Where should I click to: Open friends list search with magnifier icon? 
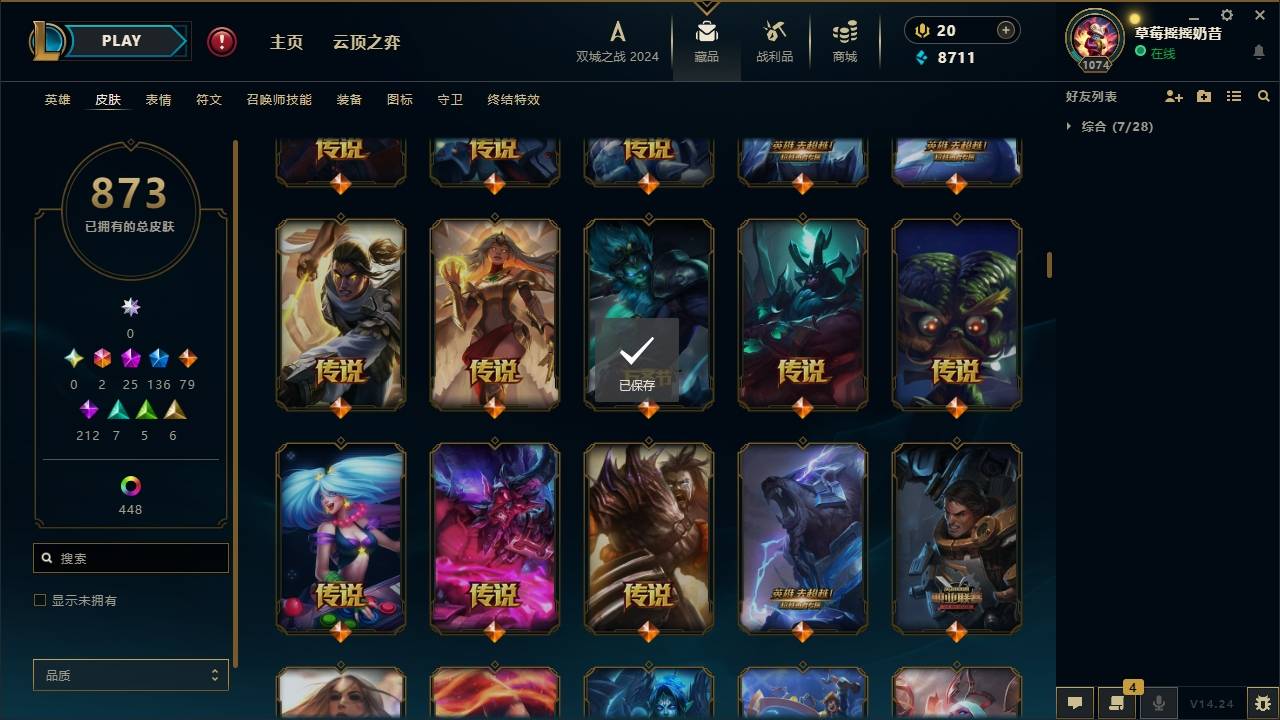point(1263,96)
